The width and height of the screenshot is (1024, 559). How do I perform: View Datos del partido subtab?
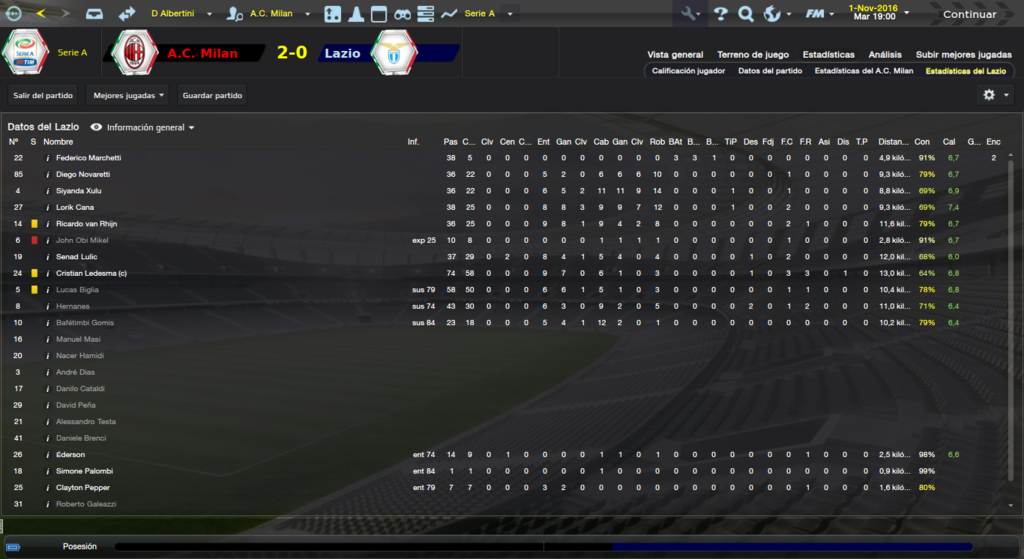(x=770, y=71)
